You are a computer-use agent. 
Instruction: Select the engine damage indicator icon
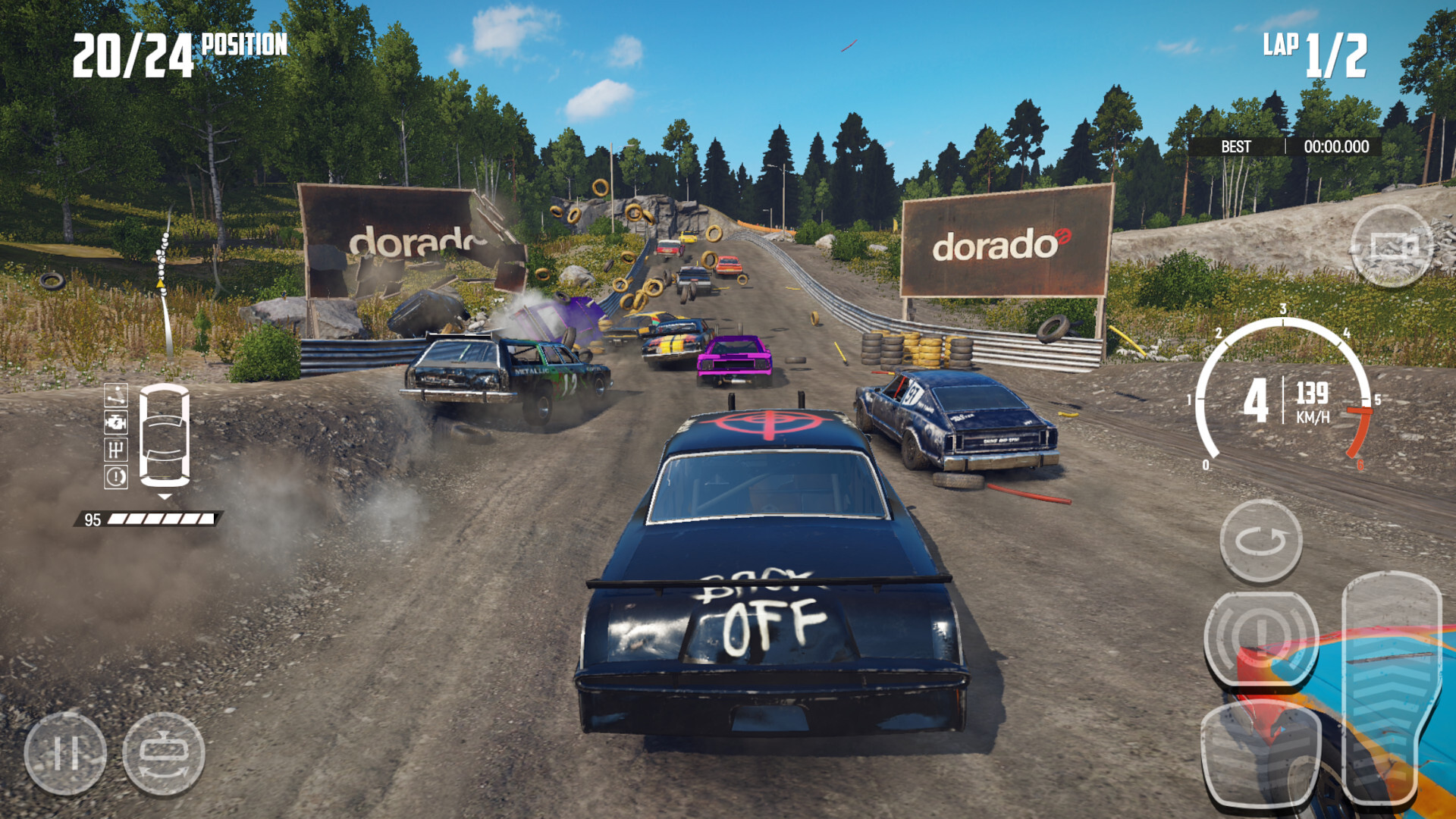(116, 422)
